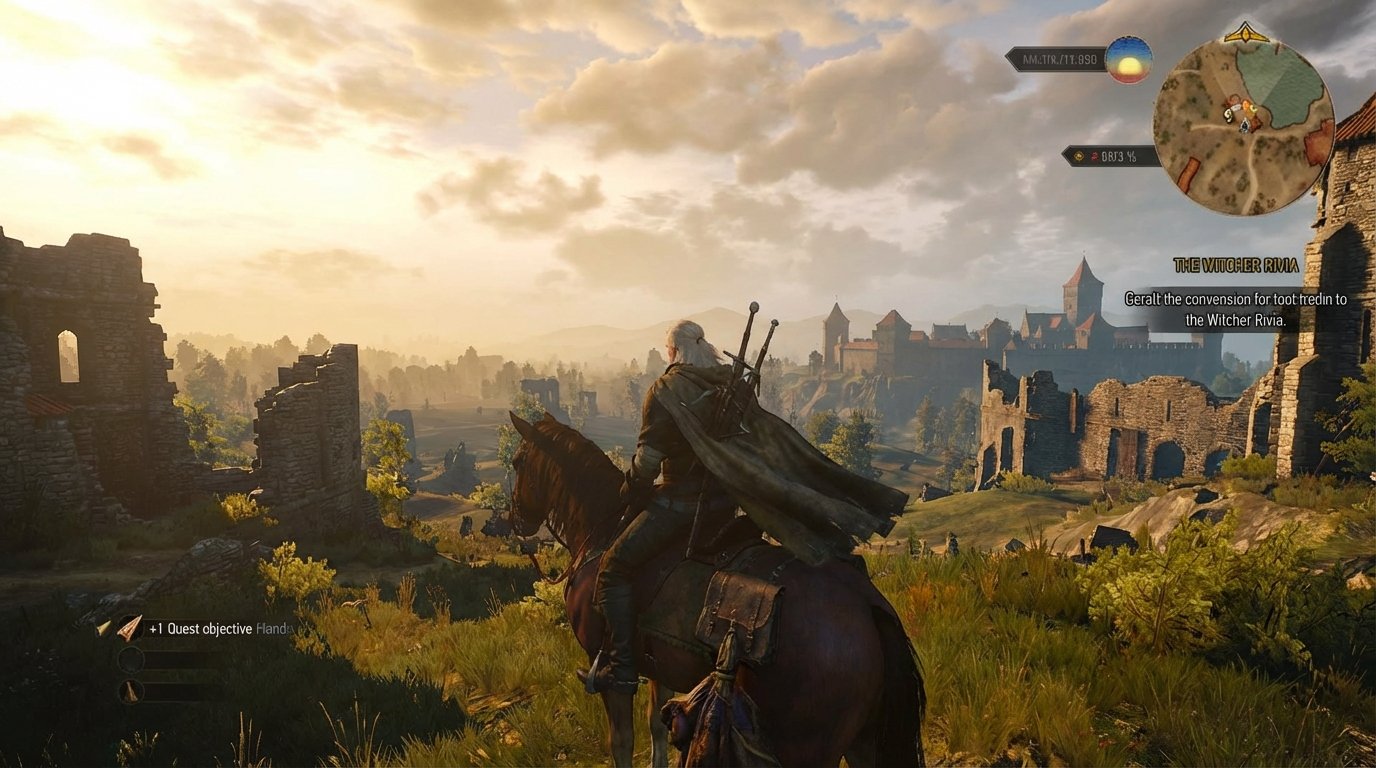
Task: Click the quest objective arrowhead notification icon
Action: (129, 628)
